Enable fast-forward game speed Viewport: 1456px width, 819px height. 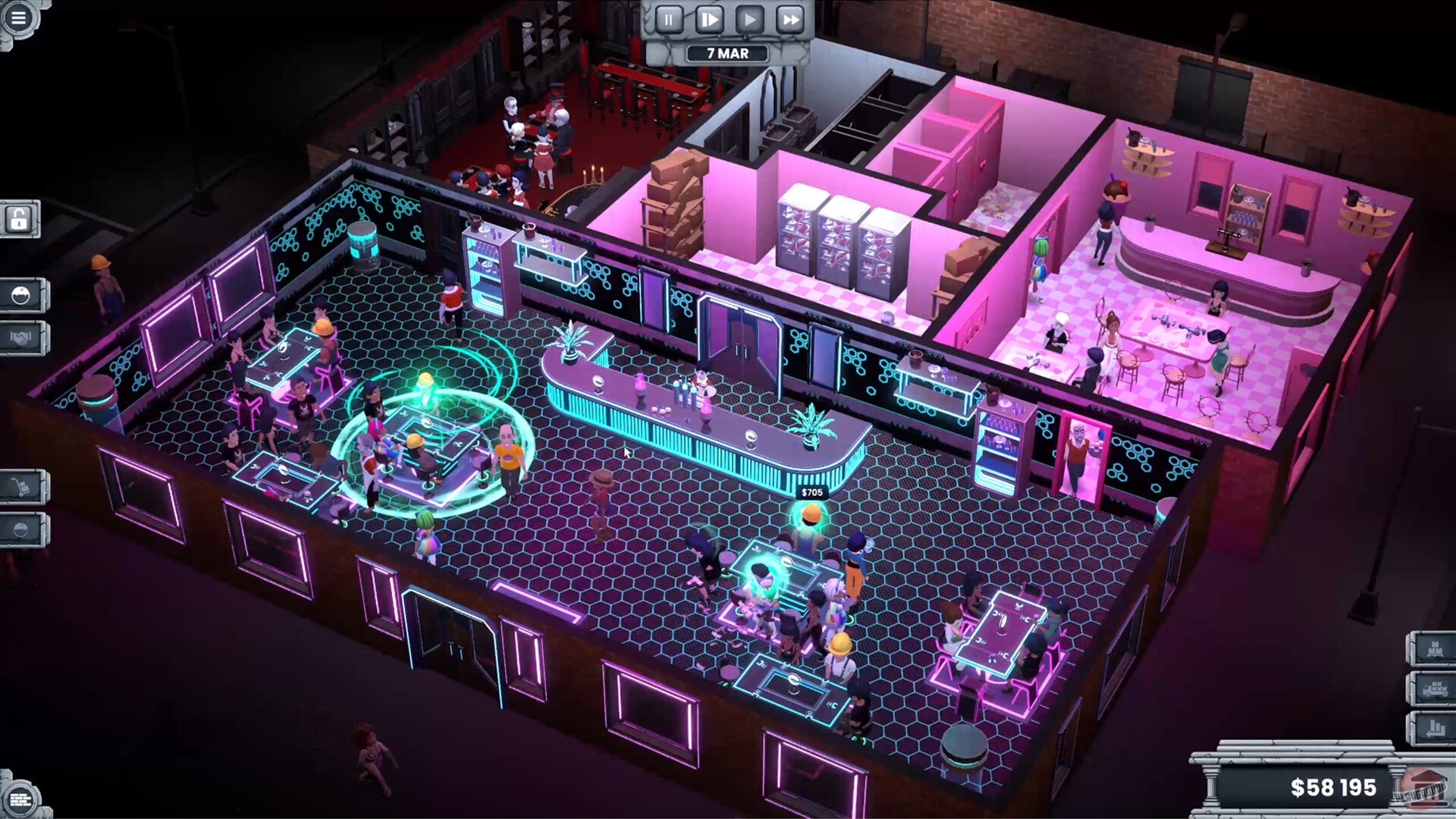click(x=791, y=20)
